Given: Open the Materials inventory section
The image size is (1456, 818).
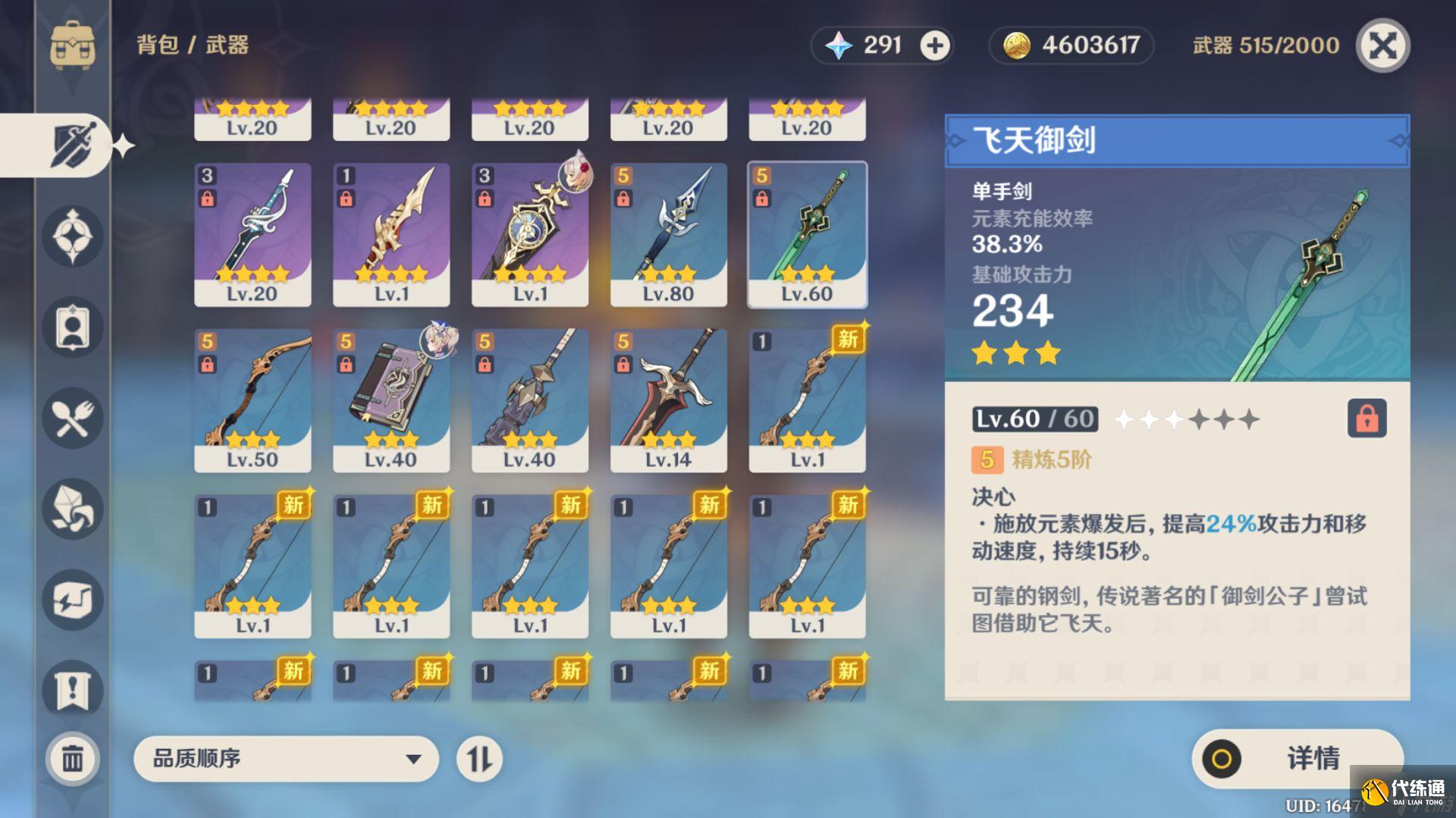Looking at the screenshot, I should [72, 509].
